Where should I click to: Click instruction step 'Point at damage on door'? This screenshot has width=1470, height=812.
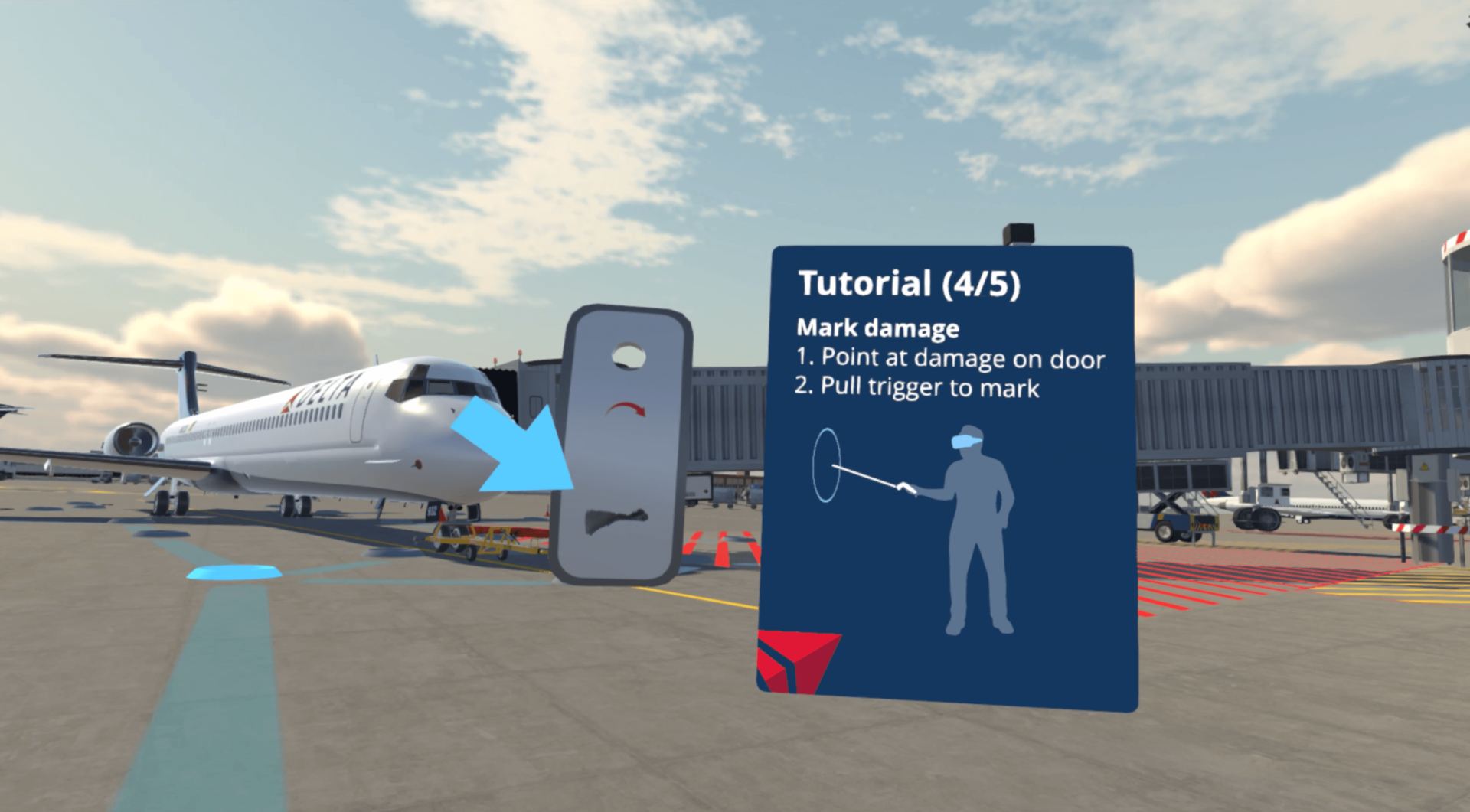click(952, 357)
